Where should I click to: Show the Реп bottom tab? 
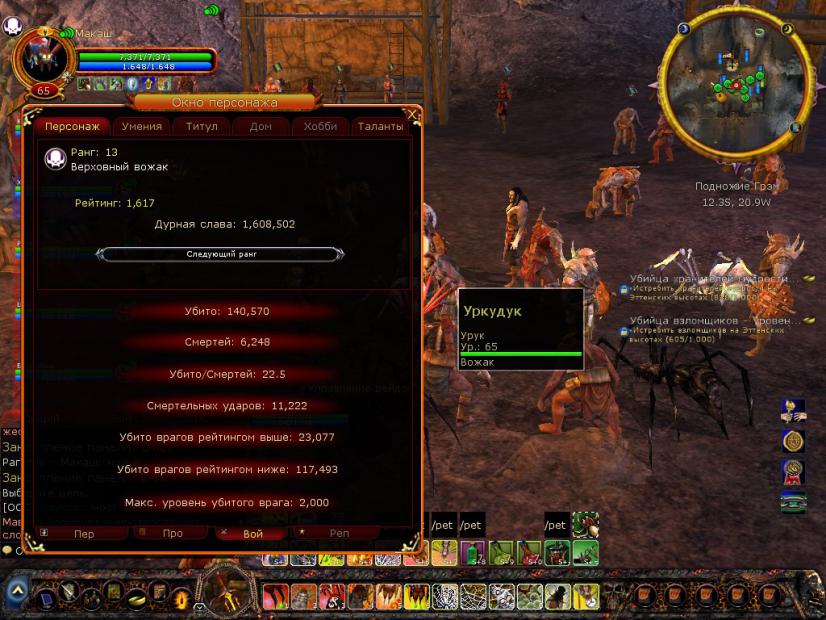pos(339,534)
